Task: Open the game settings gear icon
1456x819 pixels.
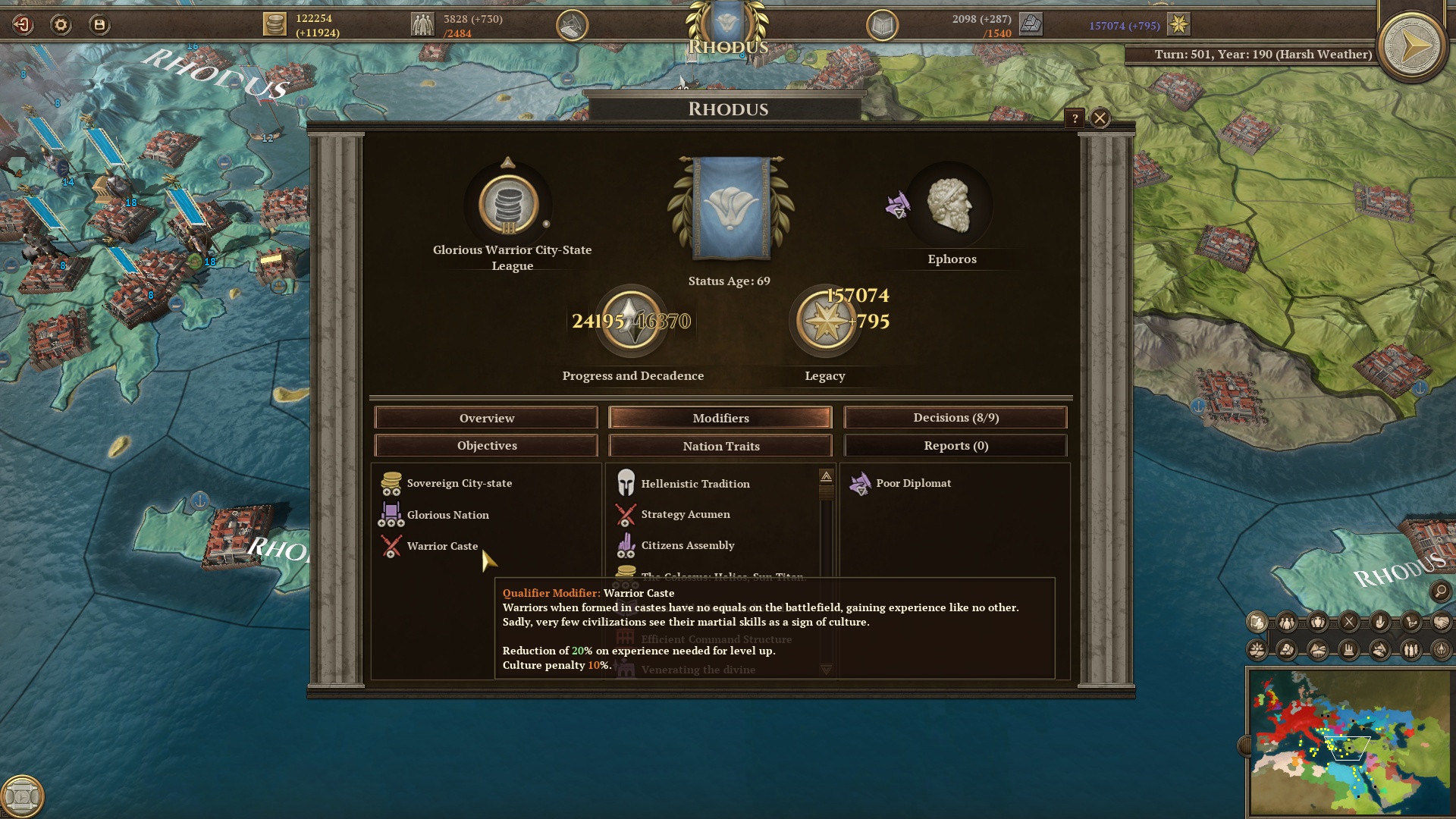Action: click(x=60, y=24)
